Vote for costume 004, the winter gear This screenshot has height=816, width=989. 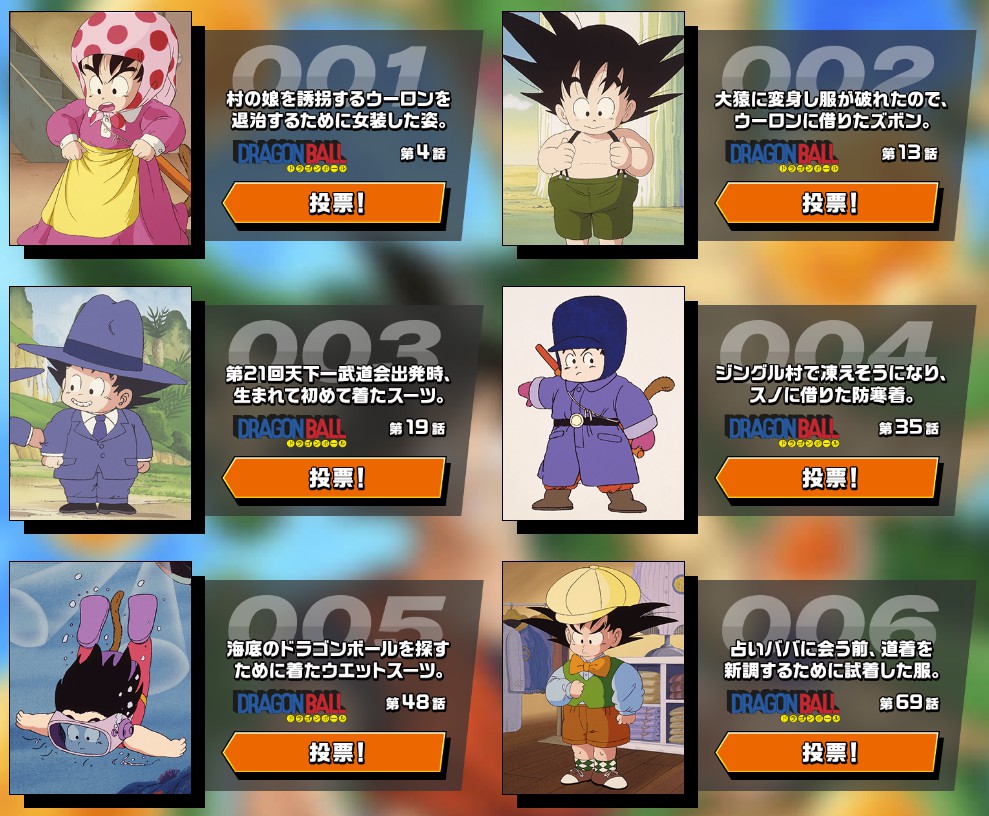pyautogui.click(x=828, y=478)
